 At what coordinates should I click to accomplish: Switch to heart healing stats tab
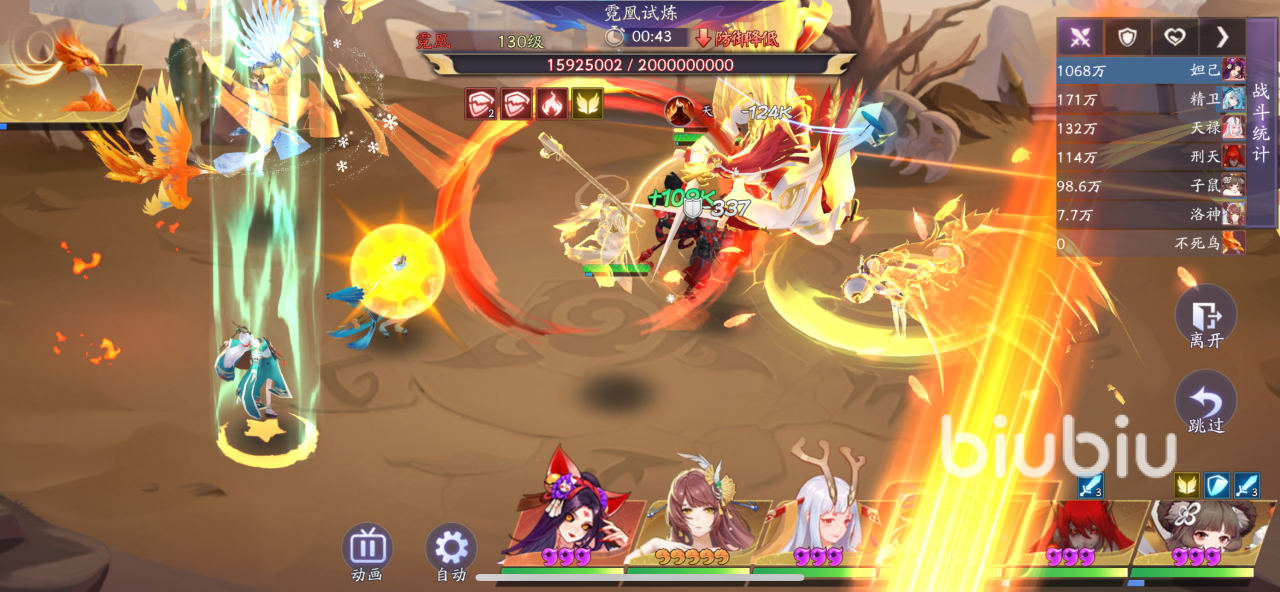click(x=1175, y=38)
